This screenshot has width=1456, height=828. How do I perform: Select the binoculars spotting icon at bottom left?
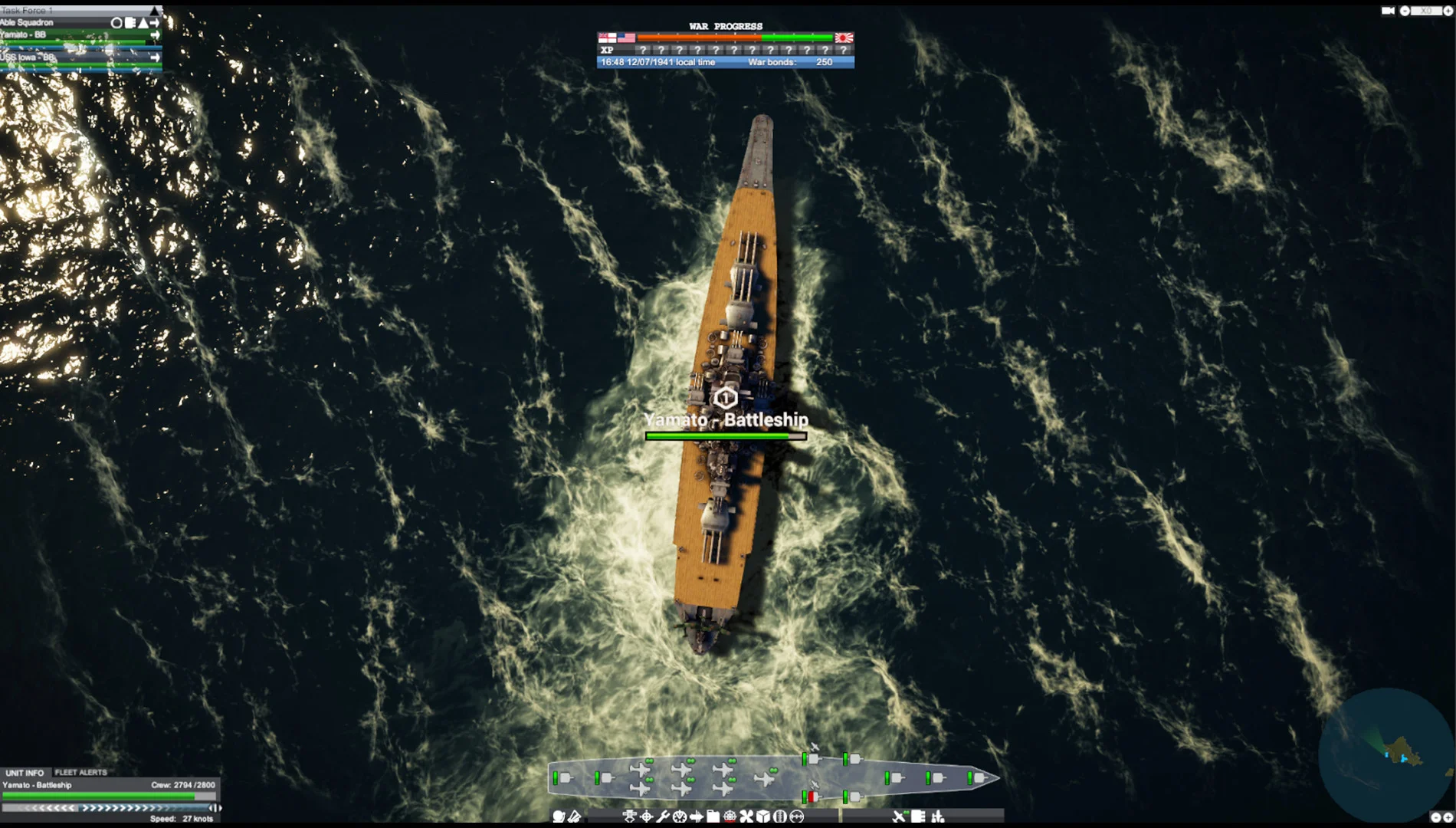pos(559,817)
